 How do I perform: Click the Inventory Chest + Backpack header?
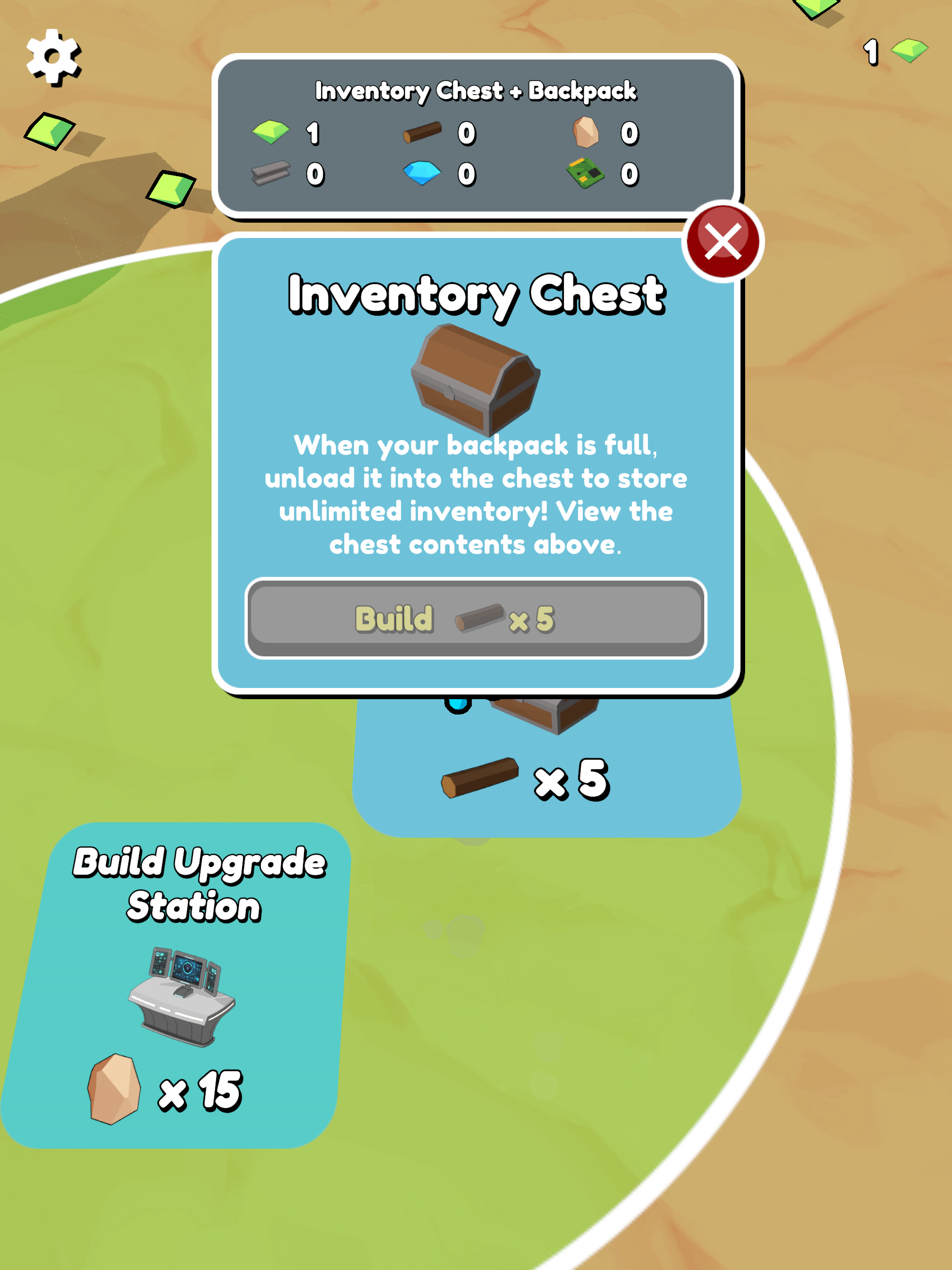coord(476,91)
